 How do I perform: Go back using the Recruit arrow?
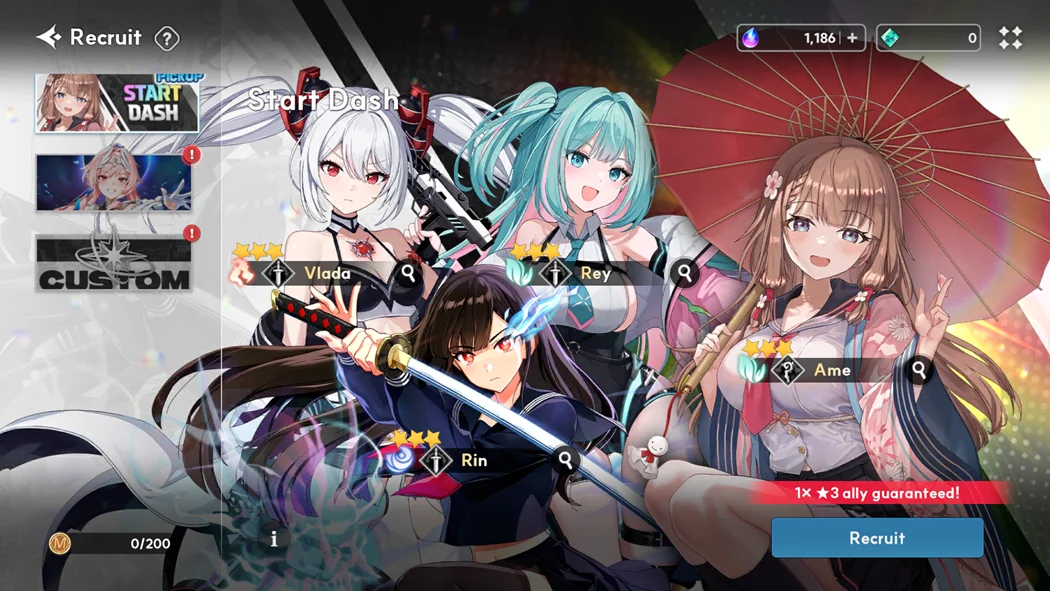(x=49, y=38)
